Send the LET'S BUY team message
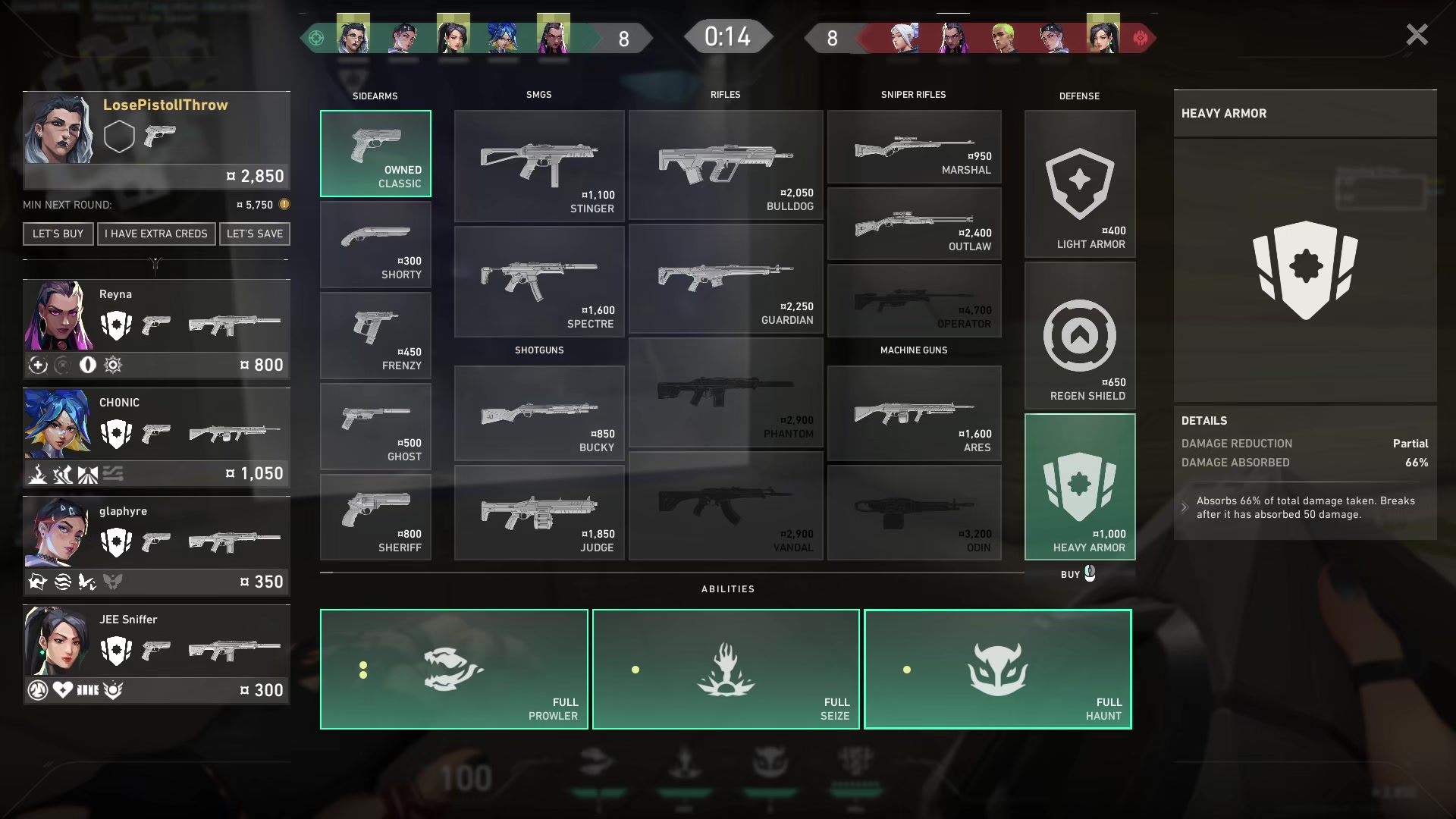 tap(58, 234)
